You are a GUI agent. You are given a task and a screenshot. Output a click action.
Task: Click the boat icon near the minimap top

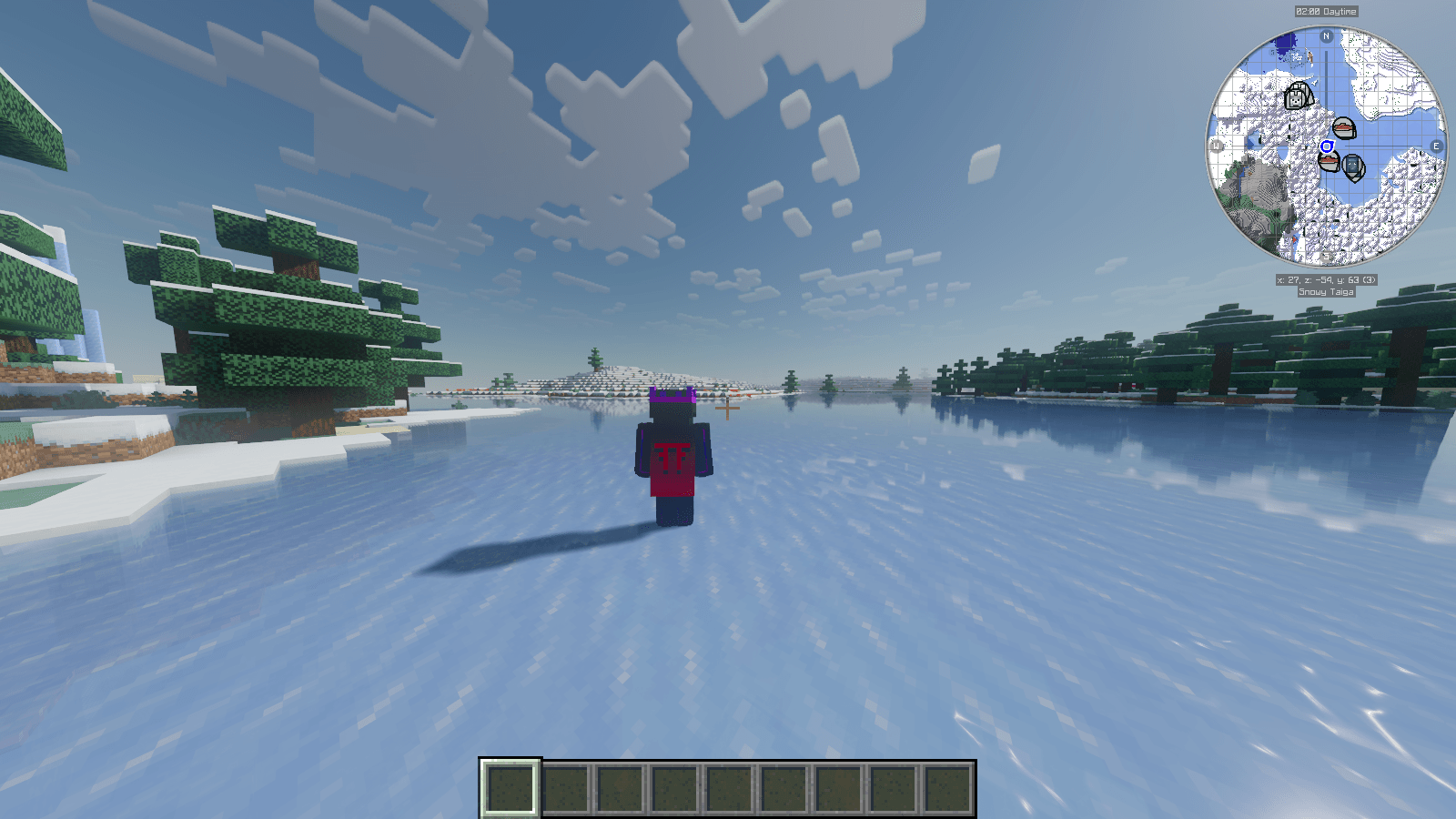pos(1311,56)
